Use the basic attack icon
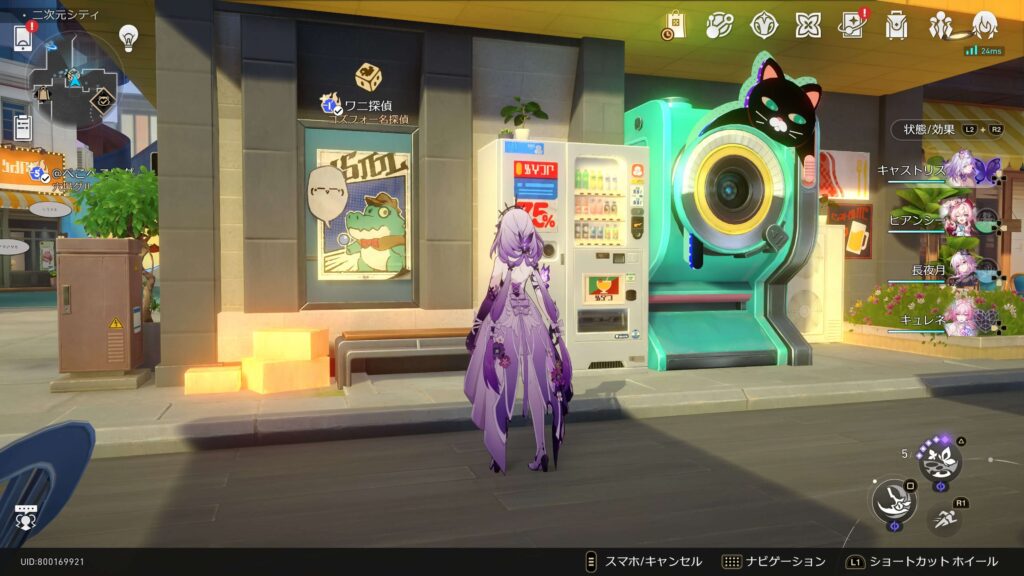The width and height of the screenshot is (1024, 576). tap(893, 500)
